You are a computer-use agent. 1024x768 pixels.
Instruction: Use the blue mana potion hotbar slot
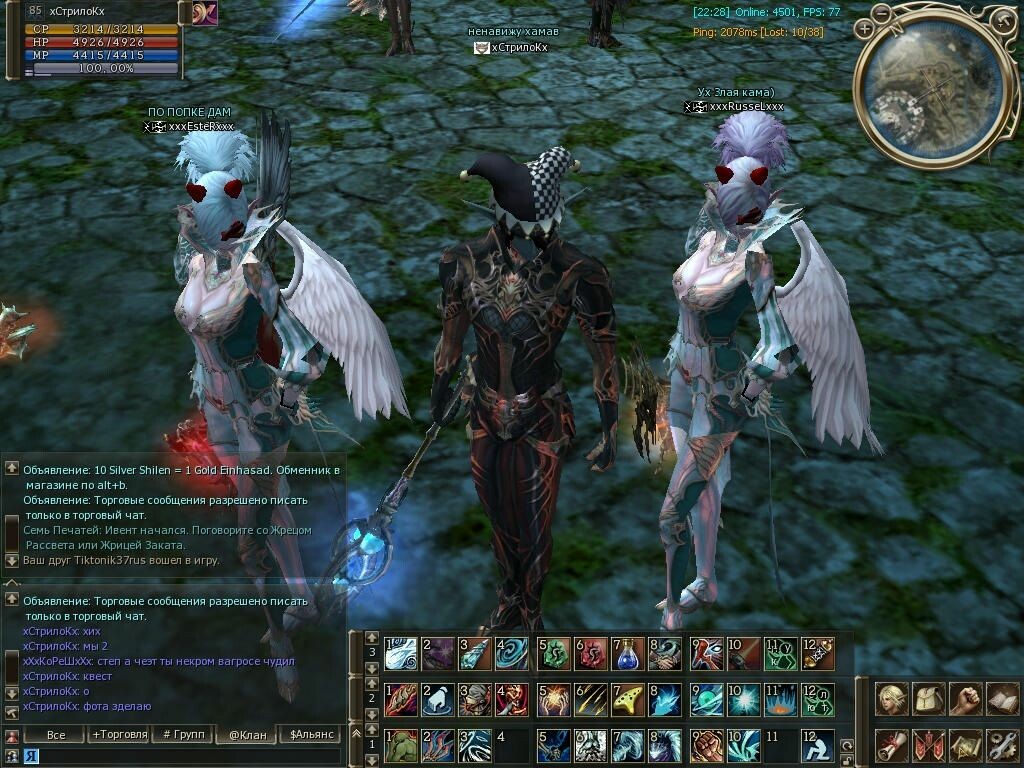click(x=628, y=654)
